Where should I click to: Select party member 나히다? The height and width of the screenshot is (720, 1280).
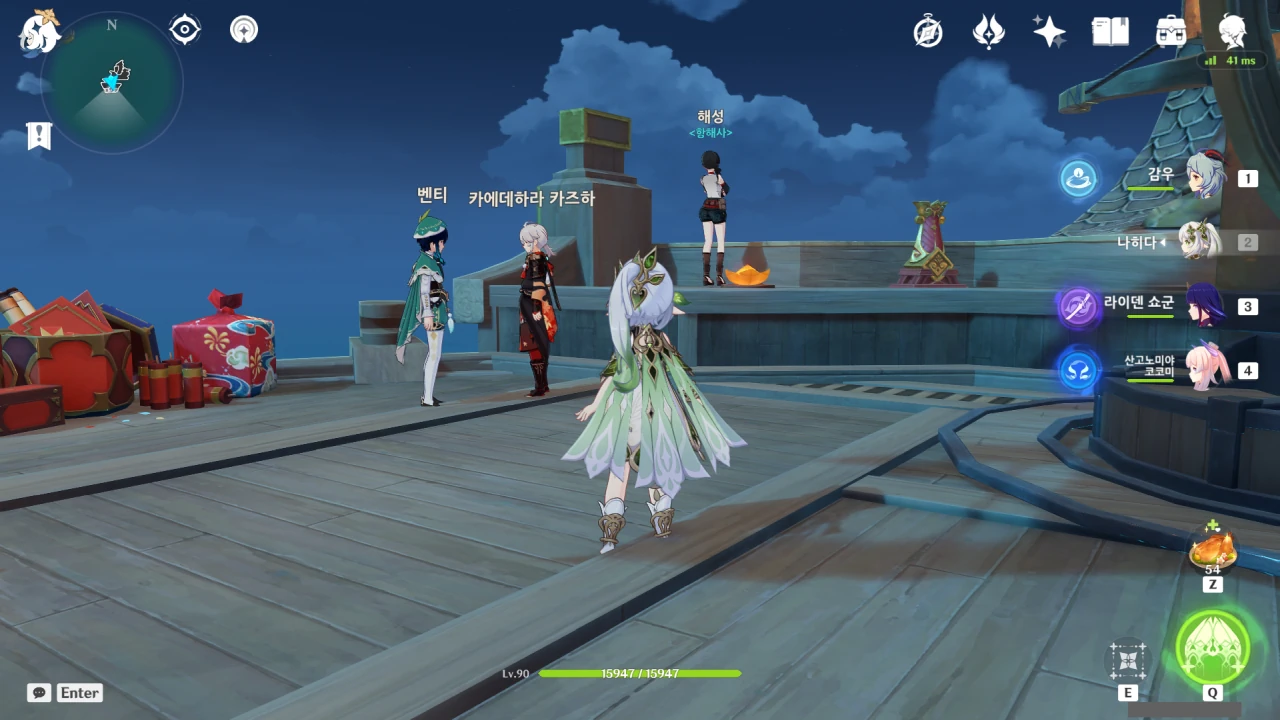tap(1199, 241)
